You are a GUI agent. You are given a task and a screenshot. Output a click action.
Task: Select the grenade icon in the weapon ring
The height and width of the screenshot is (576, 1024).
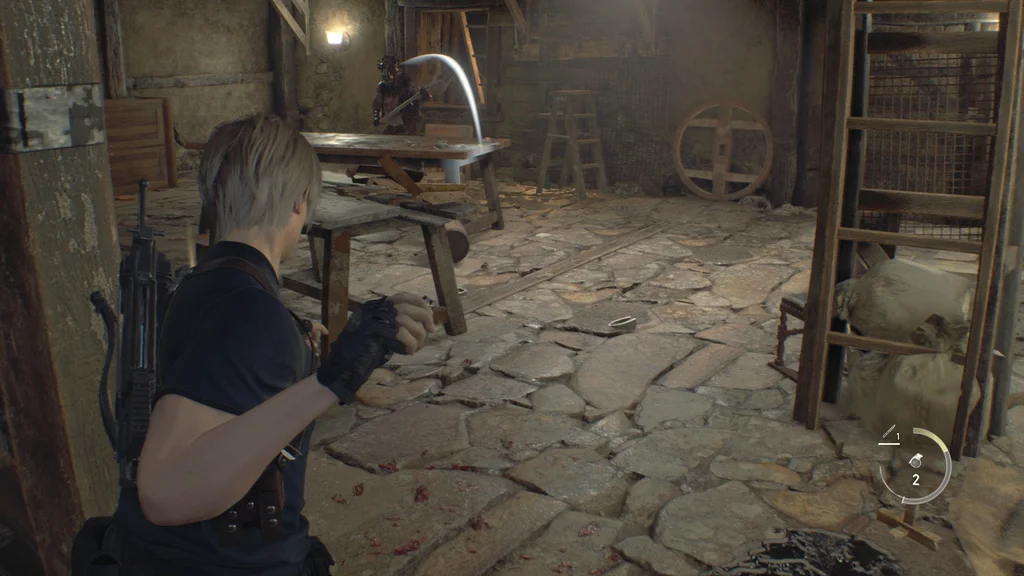click(x=915, y=461)
